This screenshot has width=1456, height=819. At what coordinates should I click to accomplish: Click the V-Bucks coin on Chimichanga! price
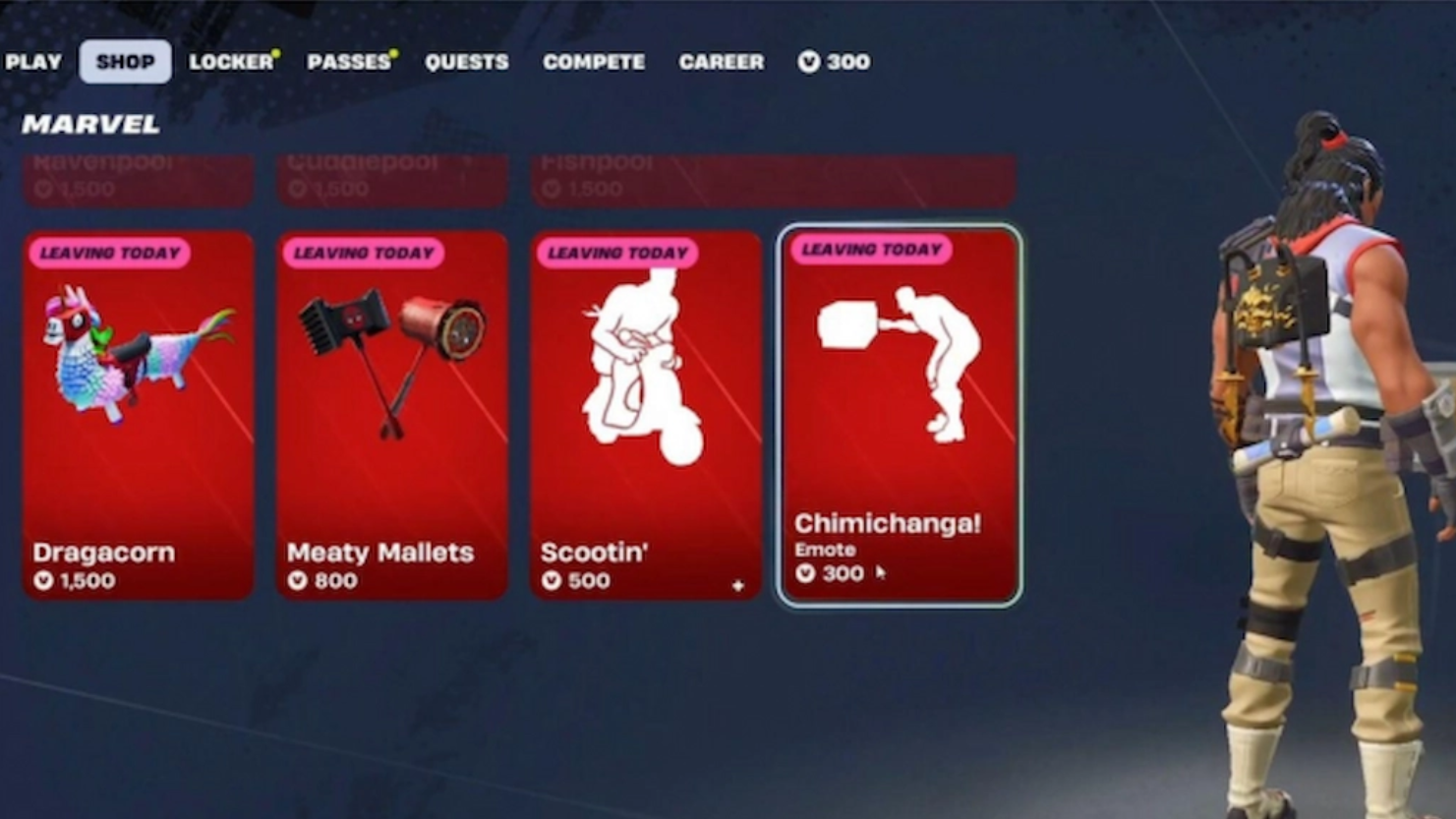pos(806,573)
